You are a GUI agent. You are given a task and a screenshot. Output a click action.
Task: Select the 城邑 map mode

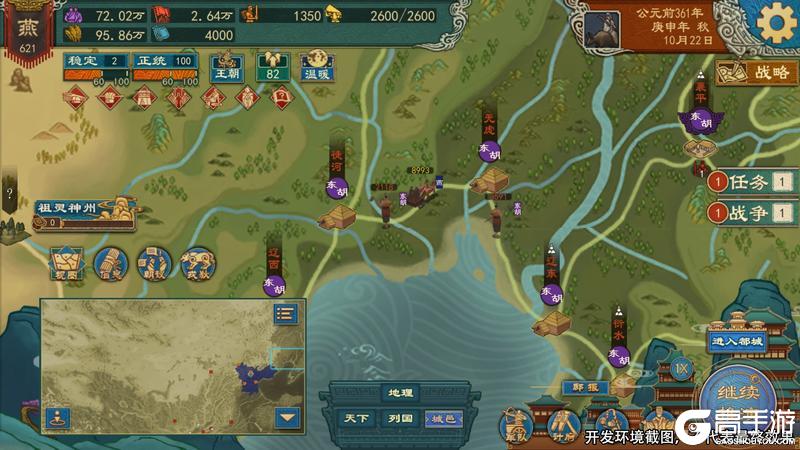pos(442,418)
